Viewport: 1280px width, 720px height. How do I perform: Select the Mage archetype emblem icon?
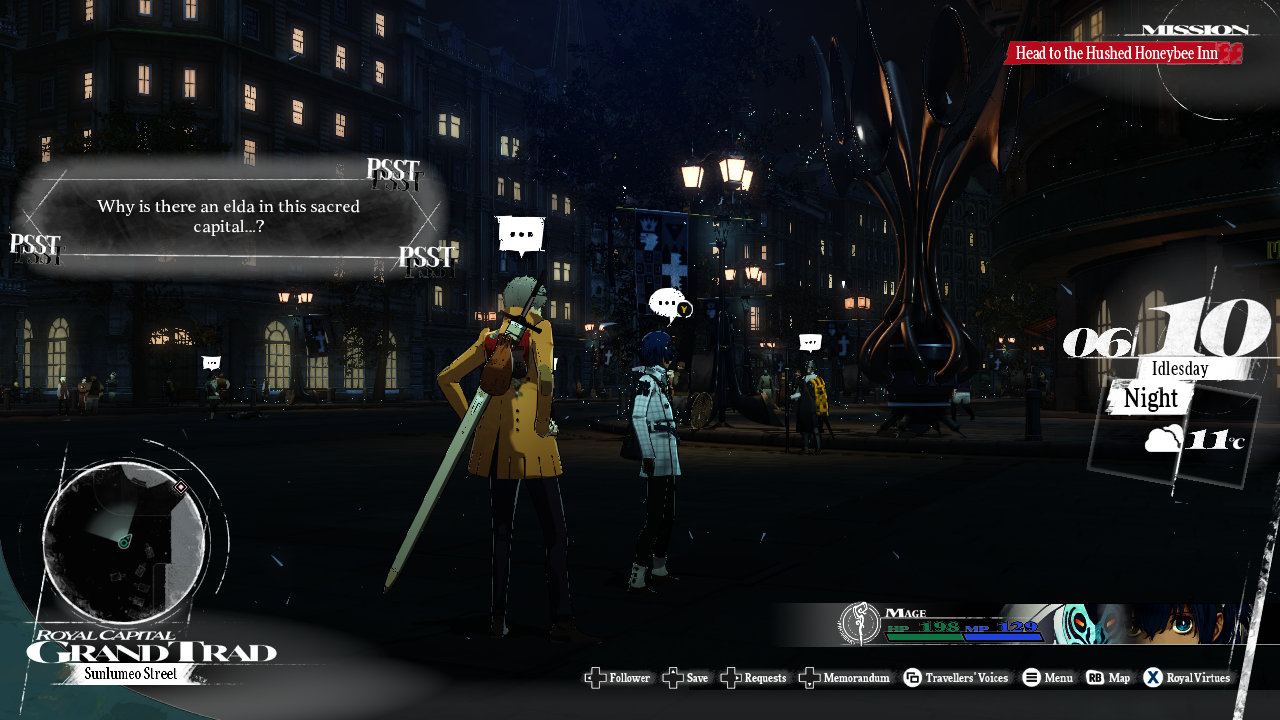pos(859,623)
